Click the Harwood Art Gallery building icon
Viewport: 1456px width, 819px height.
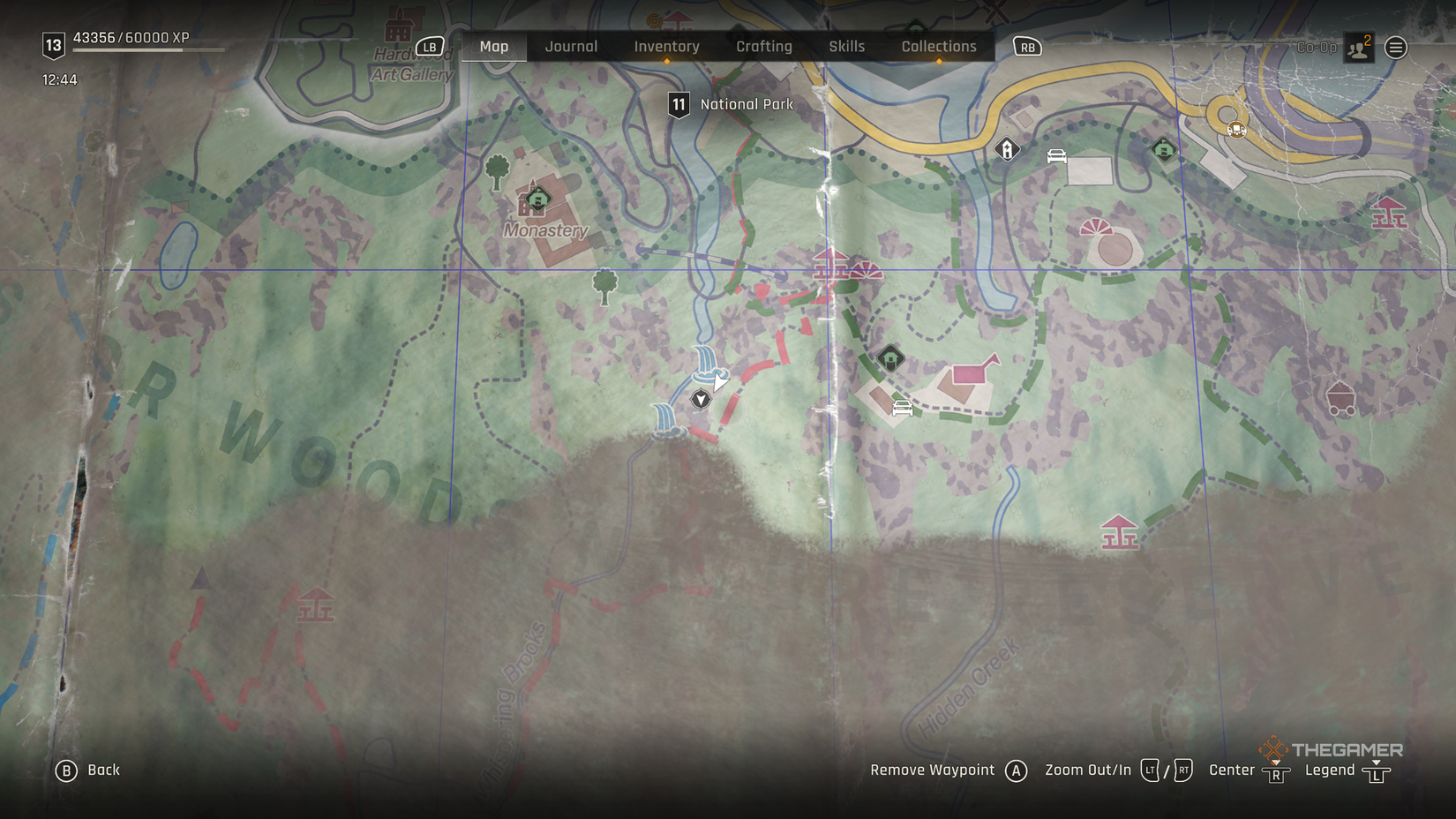click(398, 26)
